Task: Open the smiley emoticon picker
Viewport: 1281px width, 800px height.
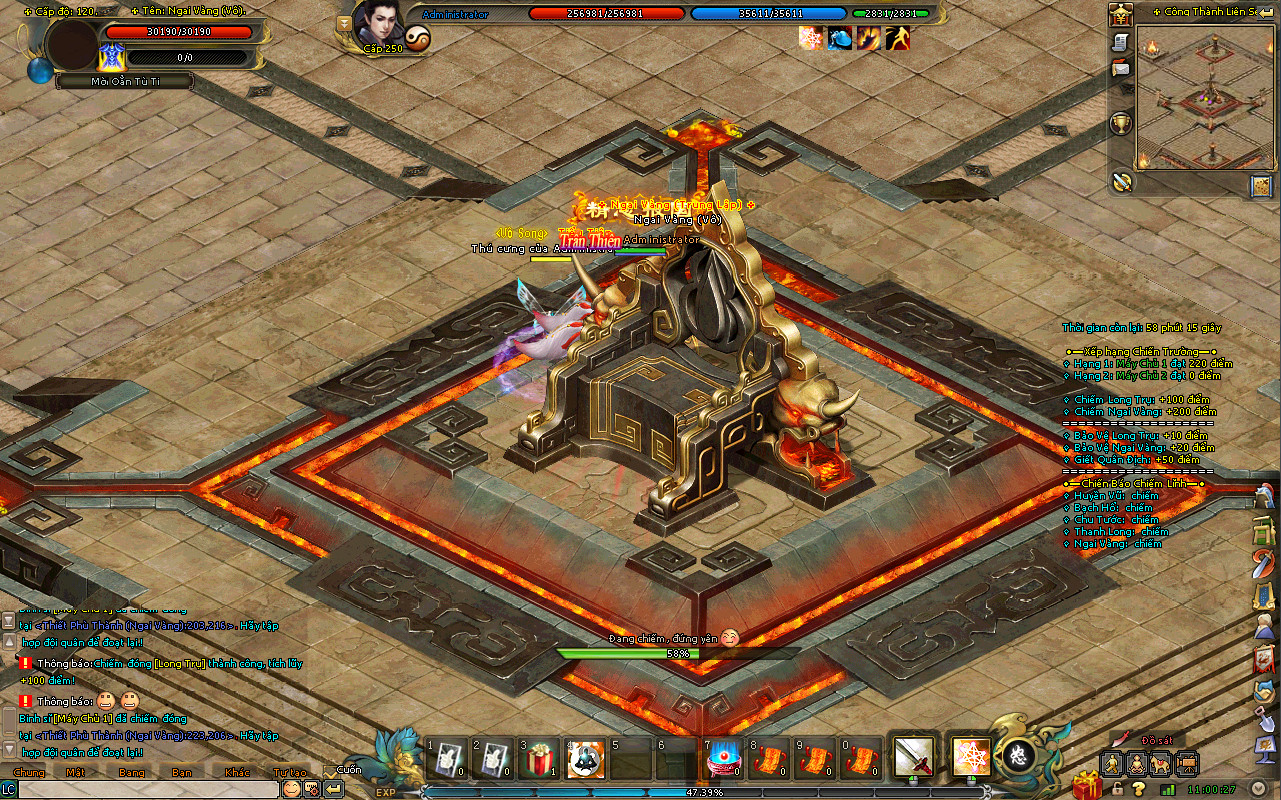Action: [291, 789]
